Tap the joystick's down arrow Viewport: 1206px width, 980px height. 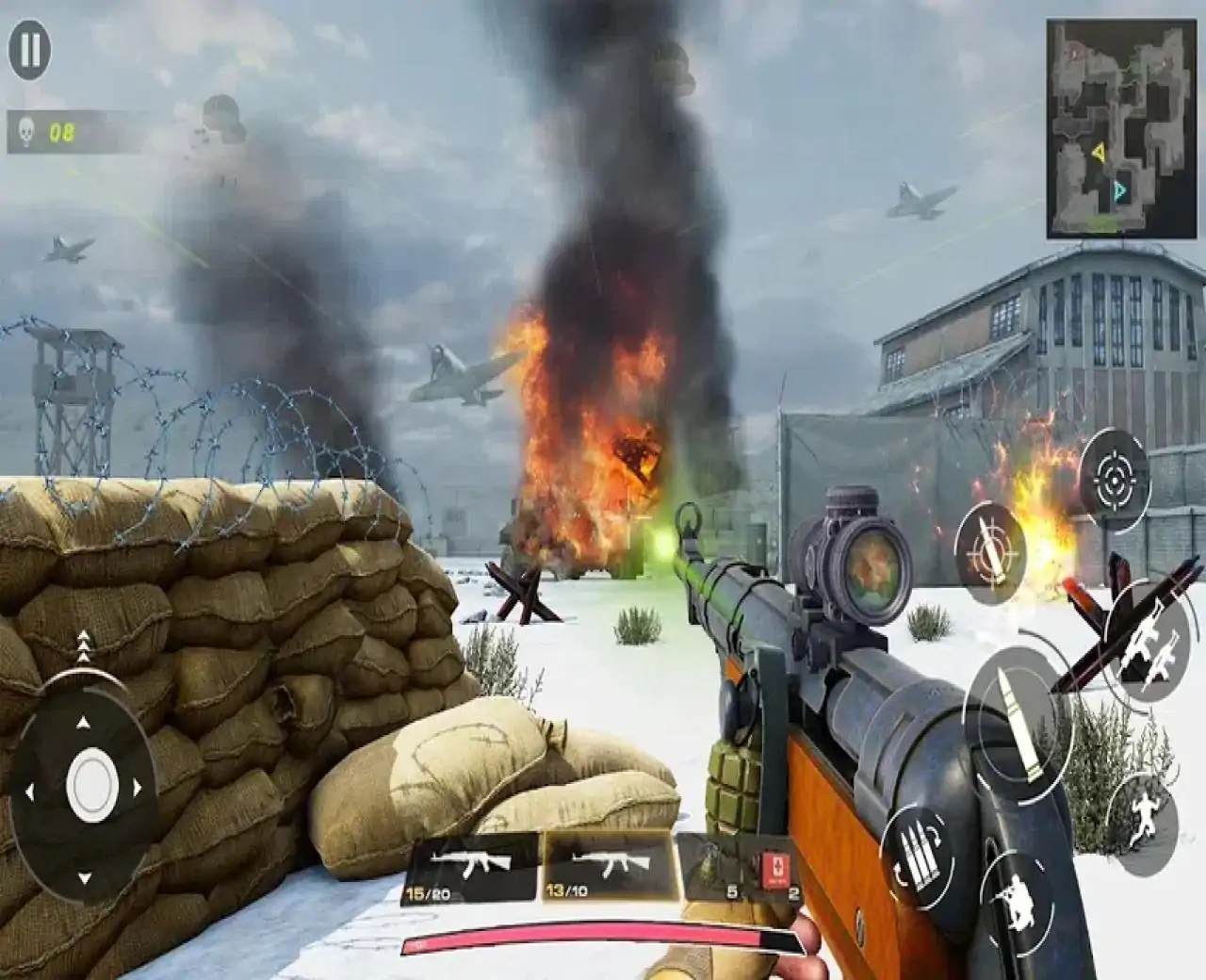84,877
